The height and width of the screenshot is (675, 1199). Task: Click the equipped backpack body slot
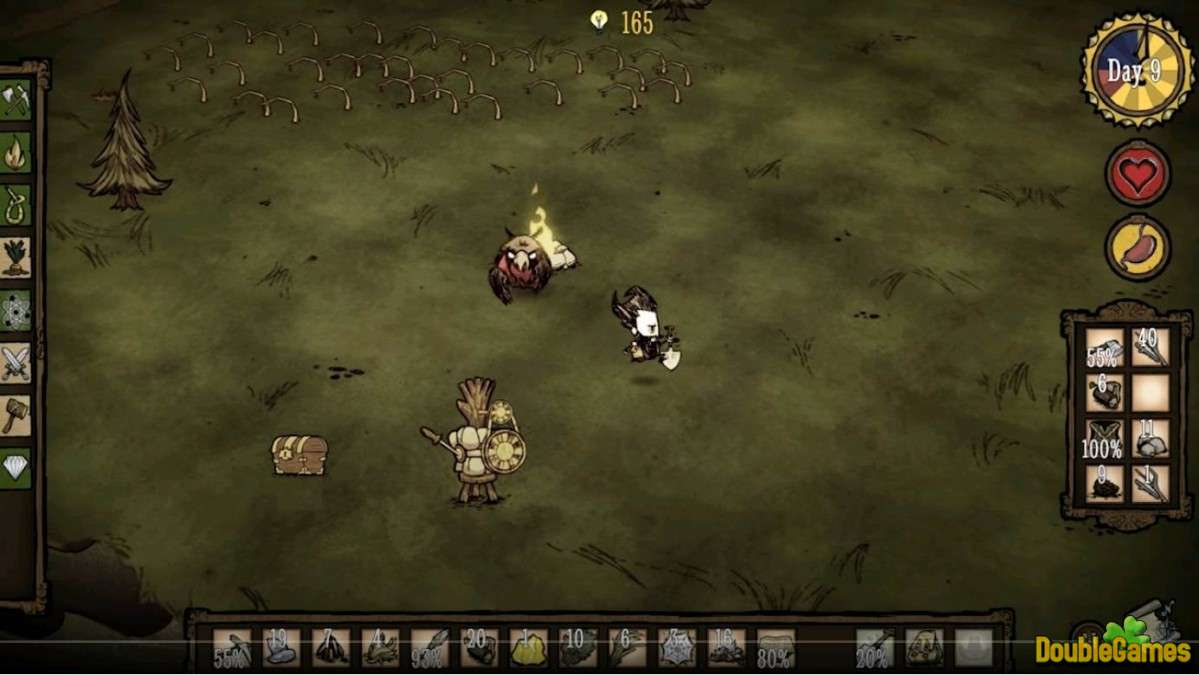(x=924, y=647)
